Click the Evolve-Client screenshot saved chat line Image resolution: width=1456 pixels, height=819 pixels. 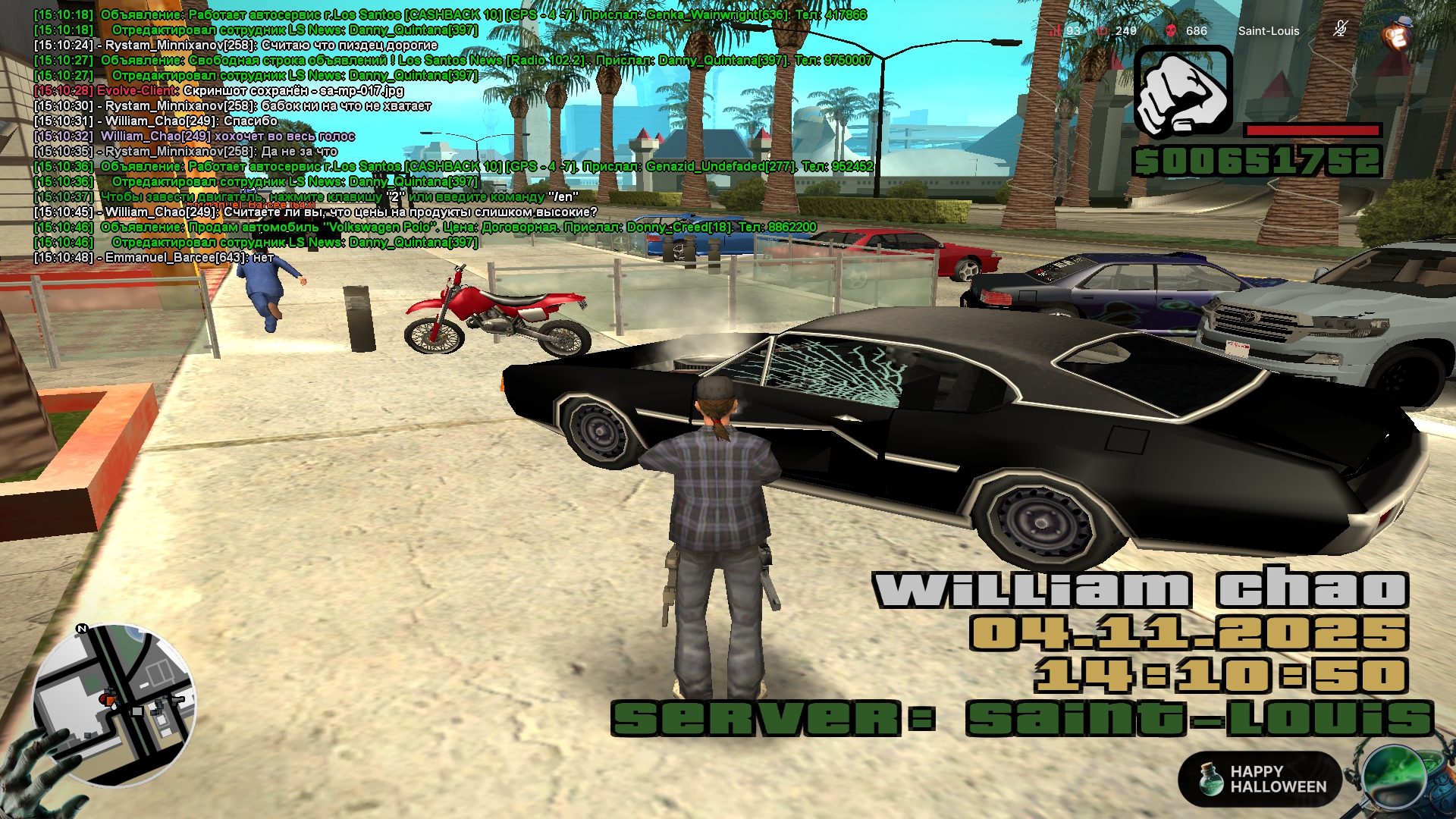click(x=250, y=91)
